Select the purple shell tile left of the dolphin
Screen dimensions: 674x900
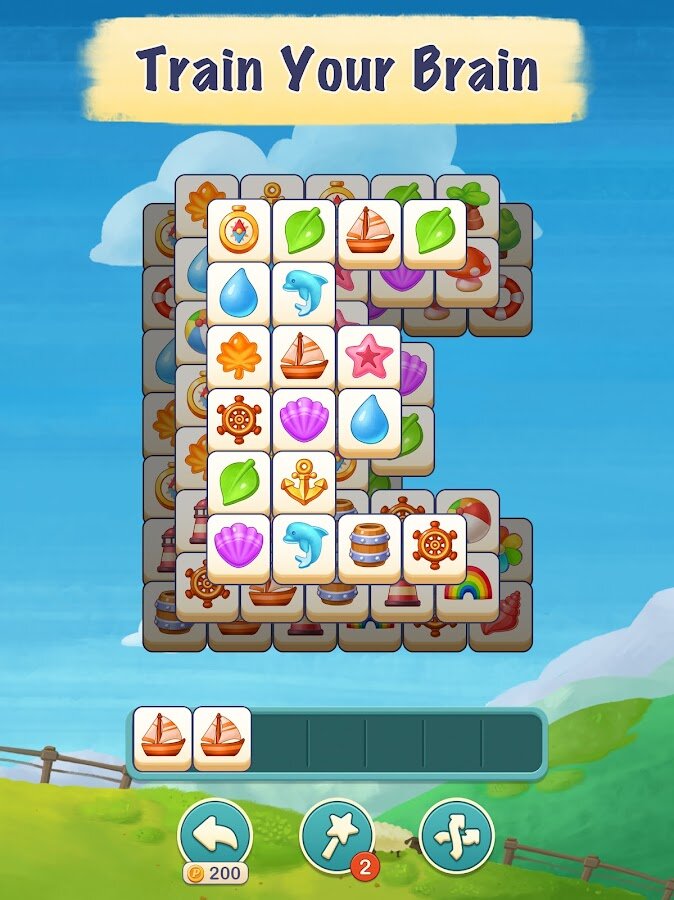[238, 545]
